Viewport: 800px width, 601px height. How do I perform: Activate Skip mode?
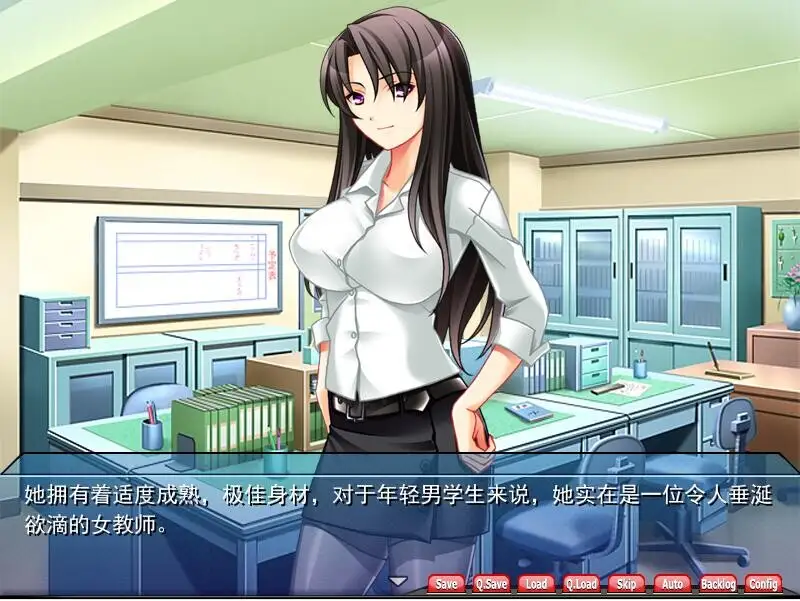[626, 584]
